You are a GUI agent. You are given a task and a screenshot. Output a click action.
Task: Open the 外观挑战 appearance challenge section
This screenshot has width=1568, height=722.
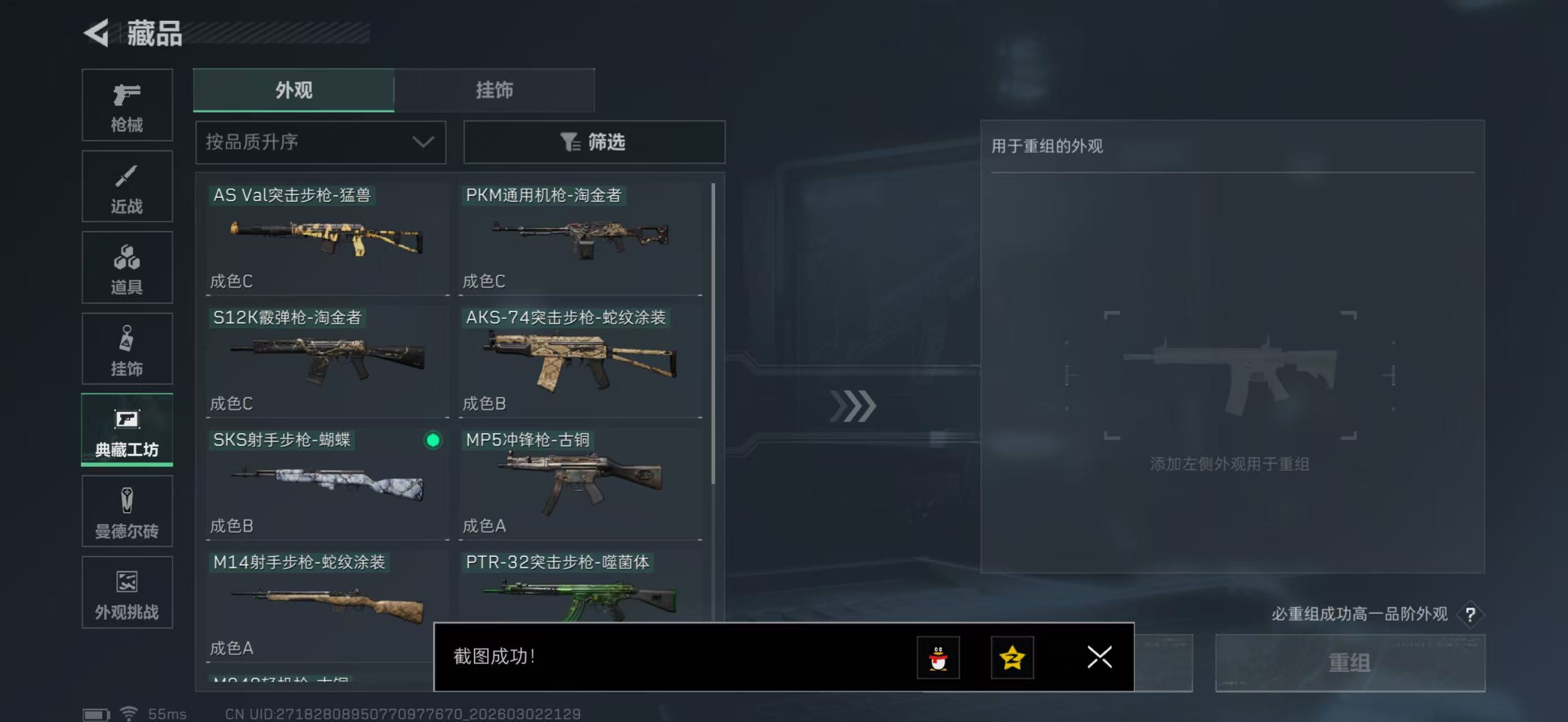coord(127,592)
